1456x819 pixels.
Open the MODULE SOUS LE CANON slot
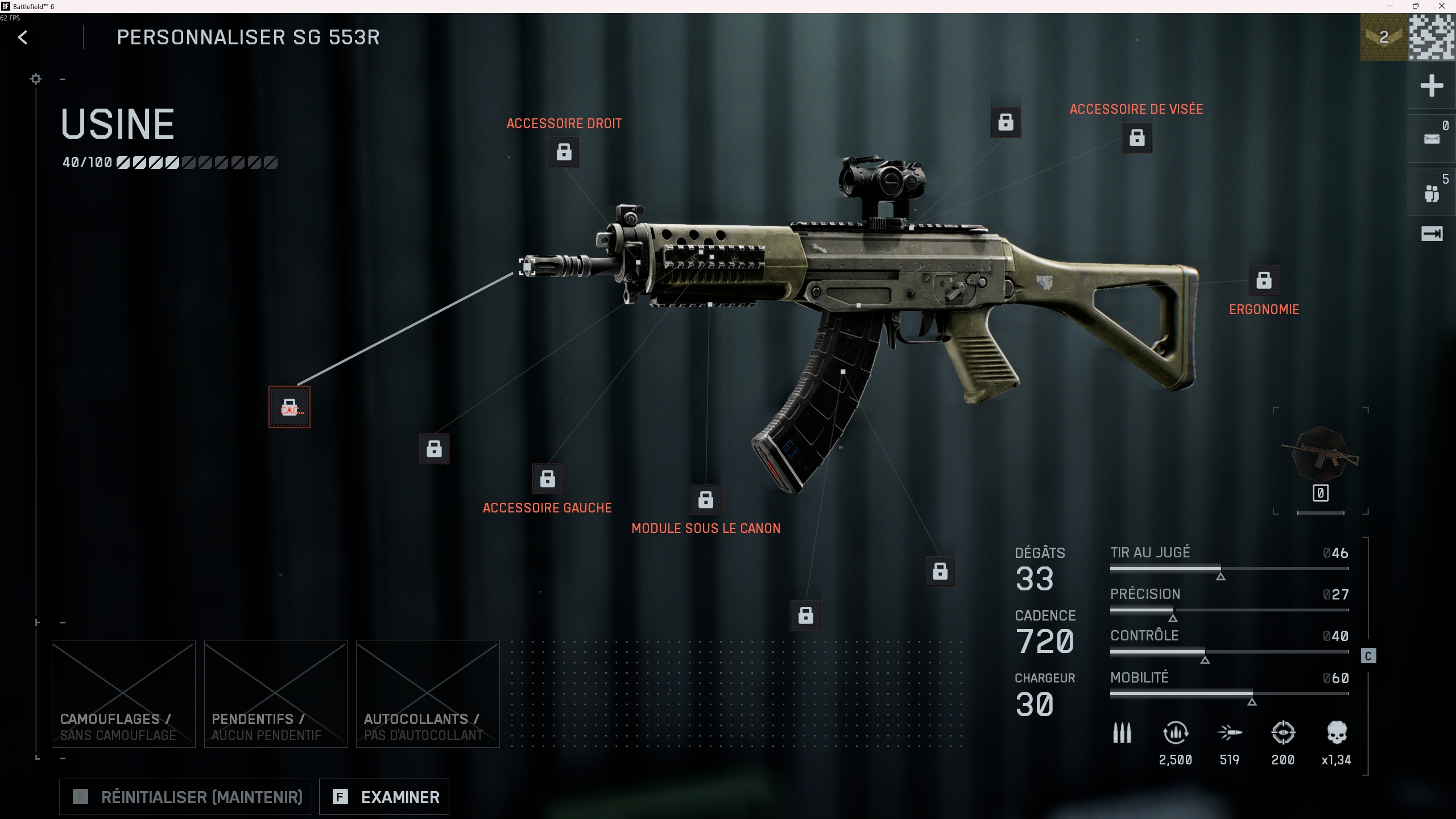pos(706,500)
